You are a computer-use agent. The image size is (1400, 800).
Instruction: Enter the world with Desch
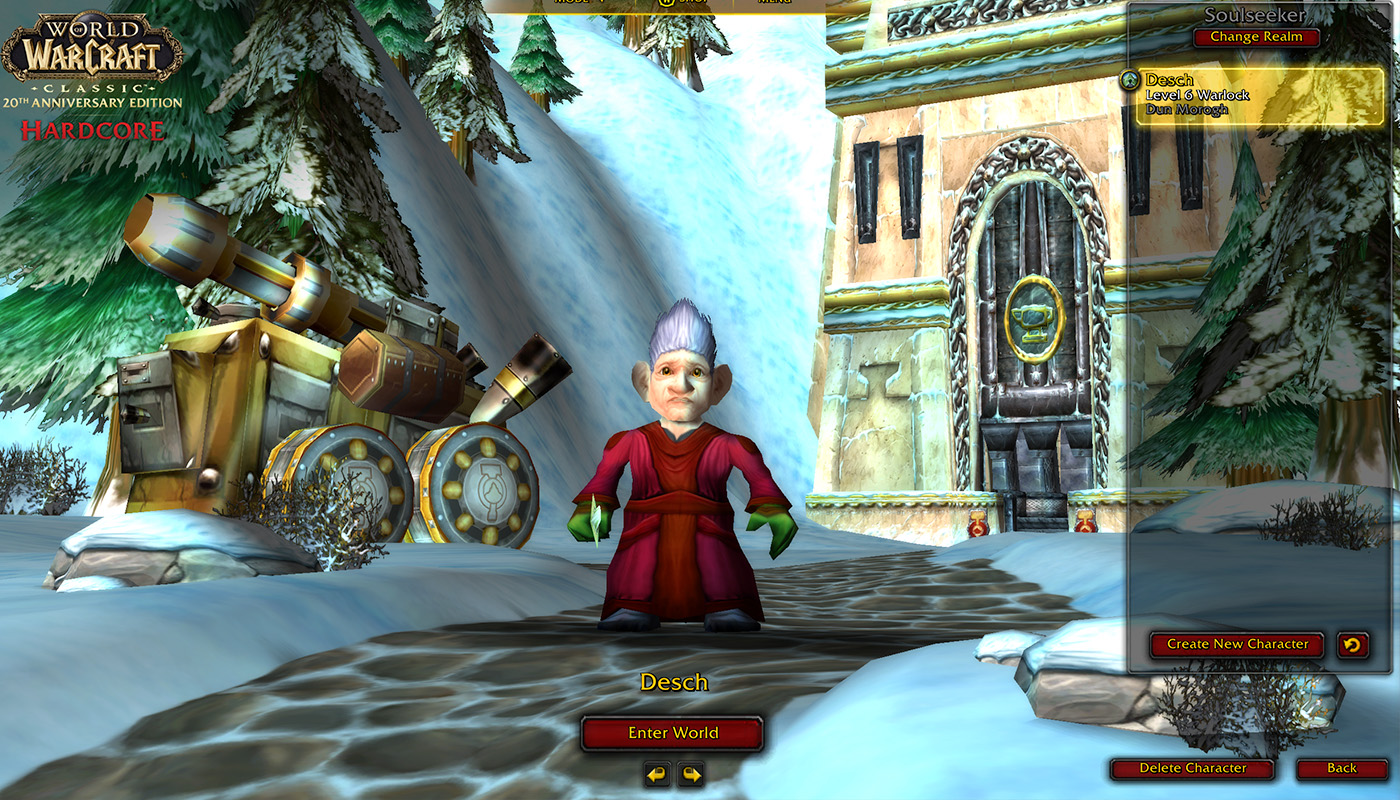coord(673,733)
